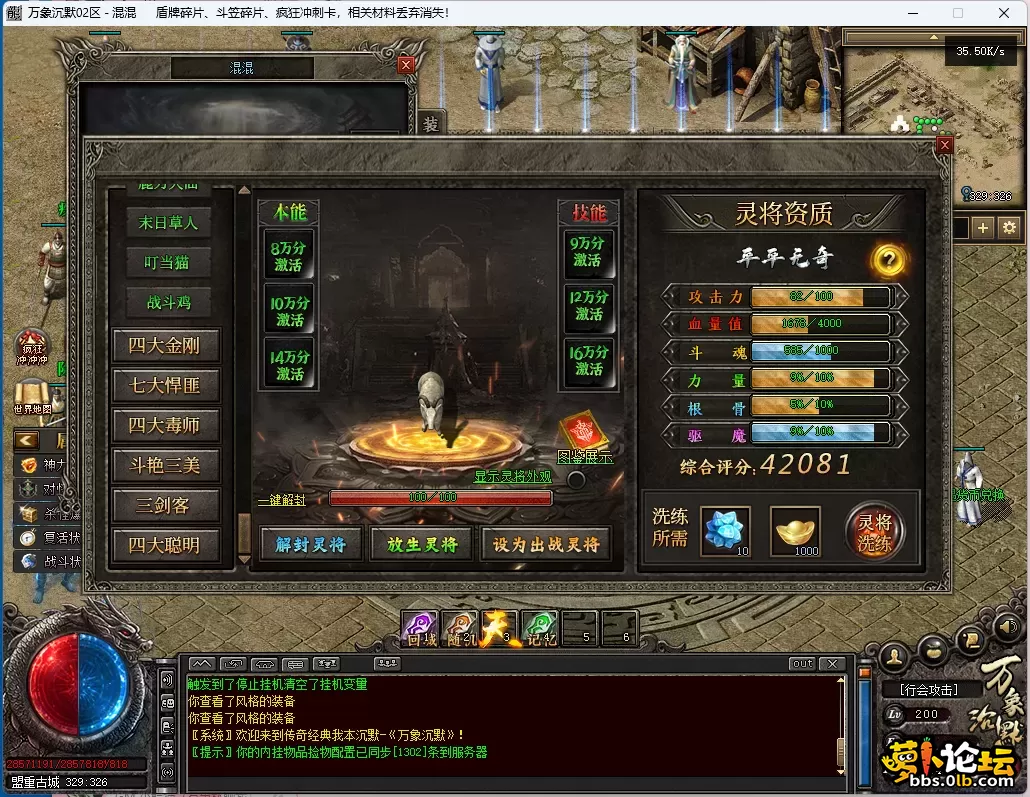Click the 解封灵将 button

(x=310, y=544)
